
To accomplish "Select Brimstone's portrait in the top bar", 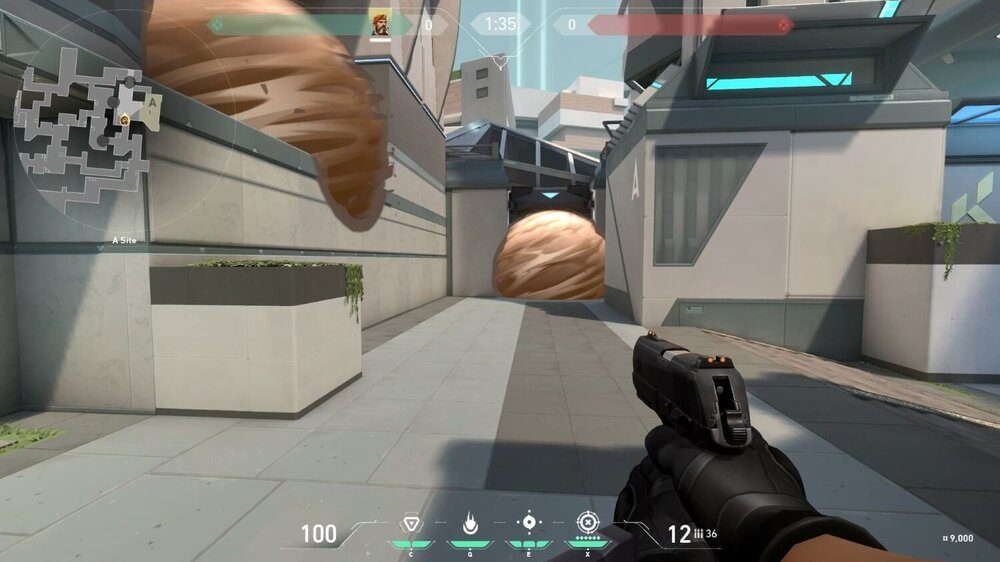I will tap(381, 25).
